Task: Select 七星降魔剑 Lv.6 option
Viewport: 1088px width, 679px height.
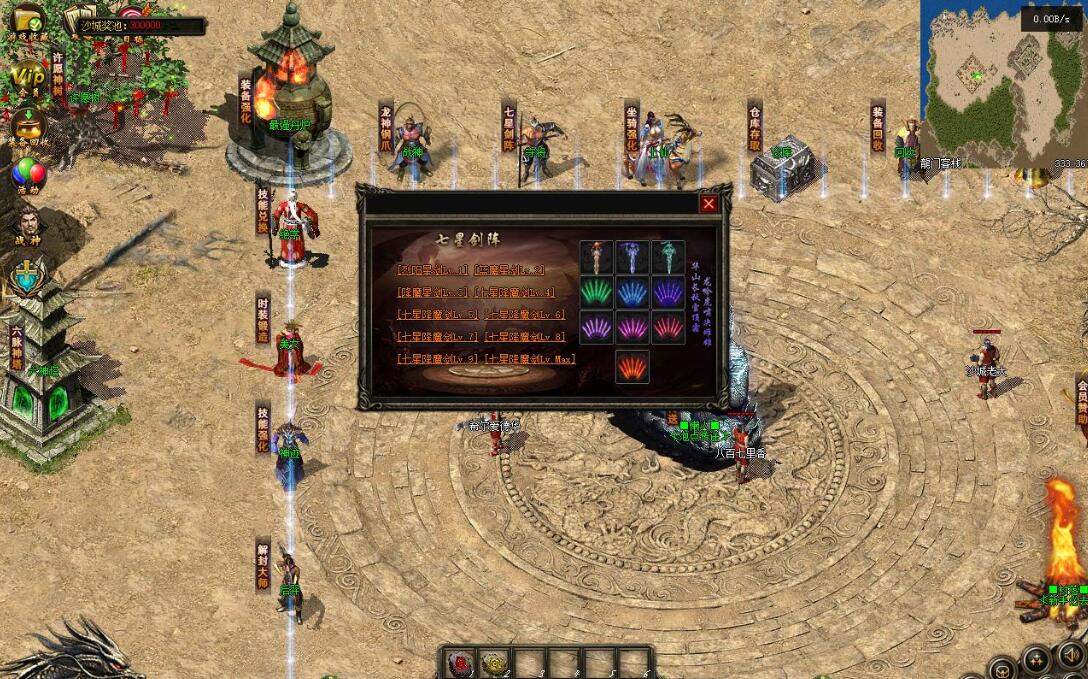Action: click(525, 314)
